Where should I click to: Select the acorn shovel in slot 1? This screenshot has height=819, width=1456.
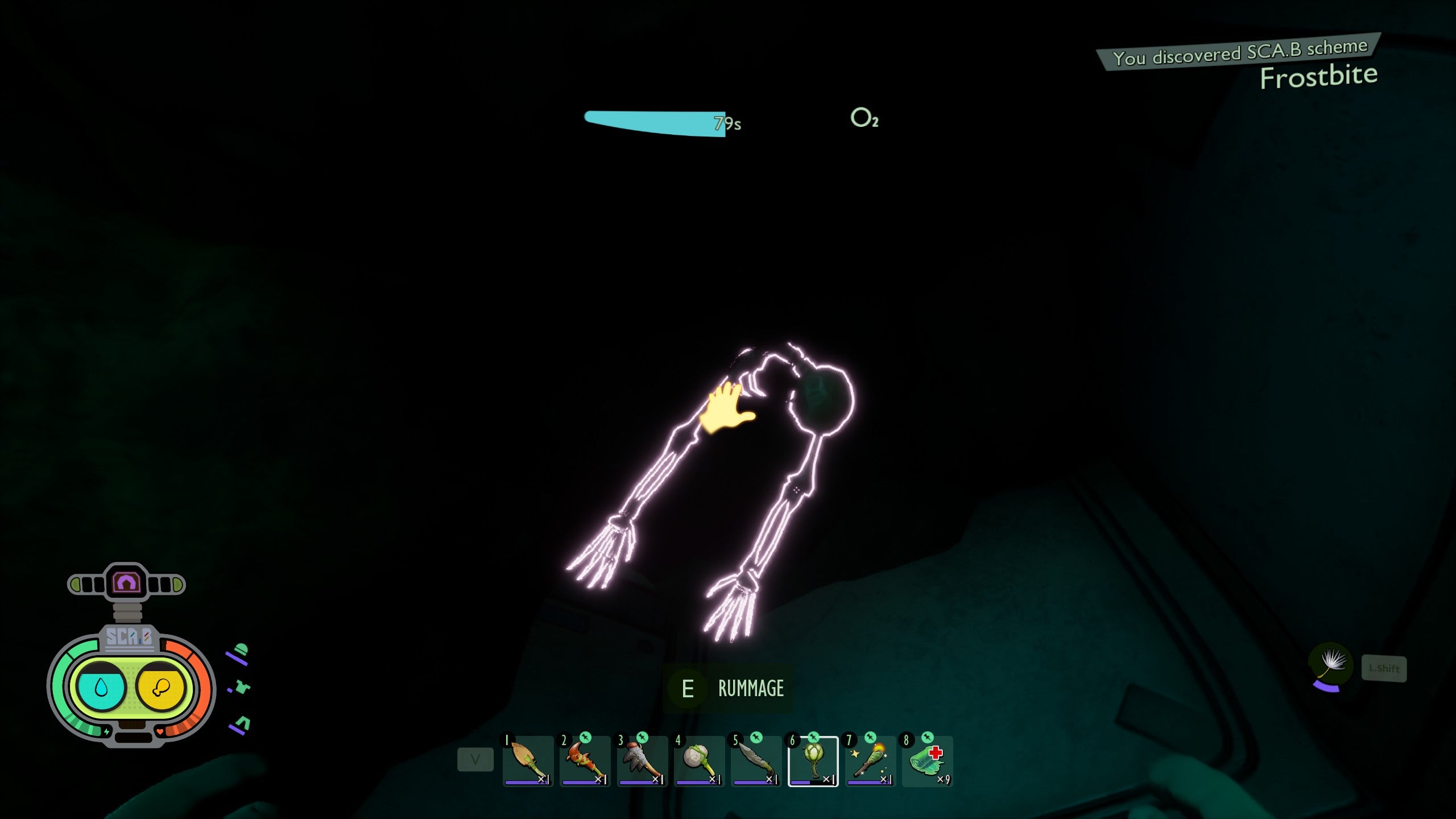528,761
